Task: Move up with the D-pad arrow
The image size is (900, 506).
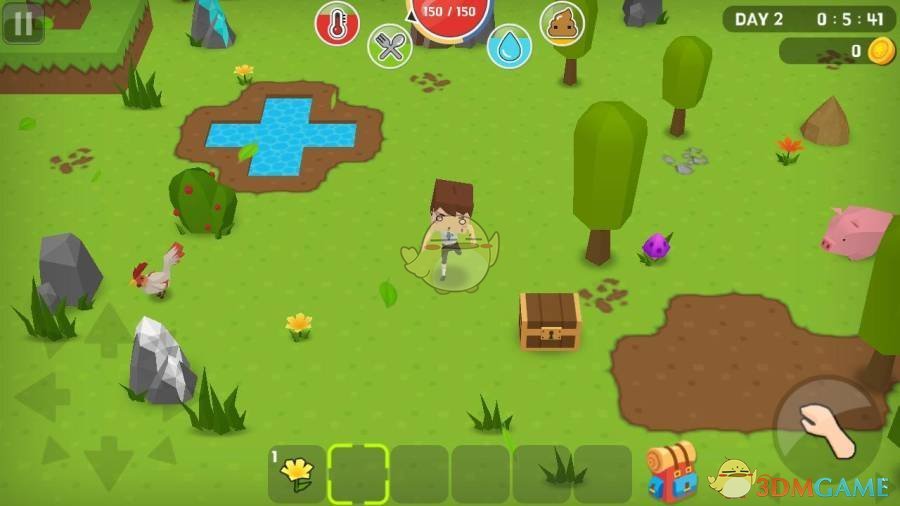Action: [x=108, y=331]
